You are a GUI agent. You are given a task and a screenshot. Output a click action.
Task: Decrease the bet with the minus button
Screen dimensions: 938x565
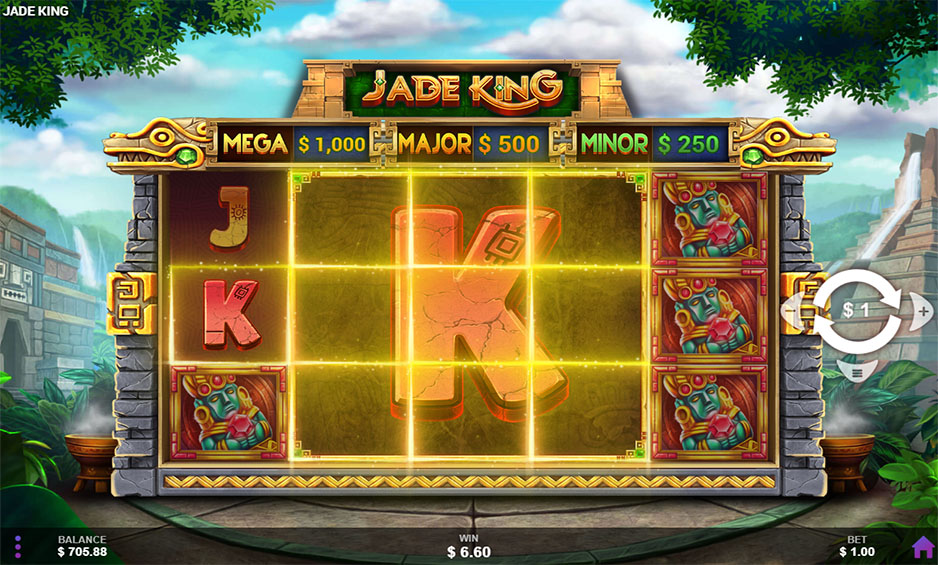point(792,311)
